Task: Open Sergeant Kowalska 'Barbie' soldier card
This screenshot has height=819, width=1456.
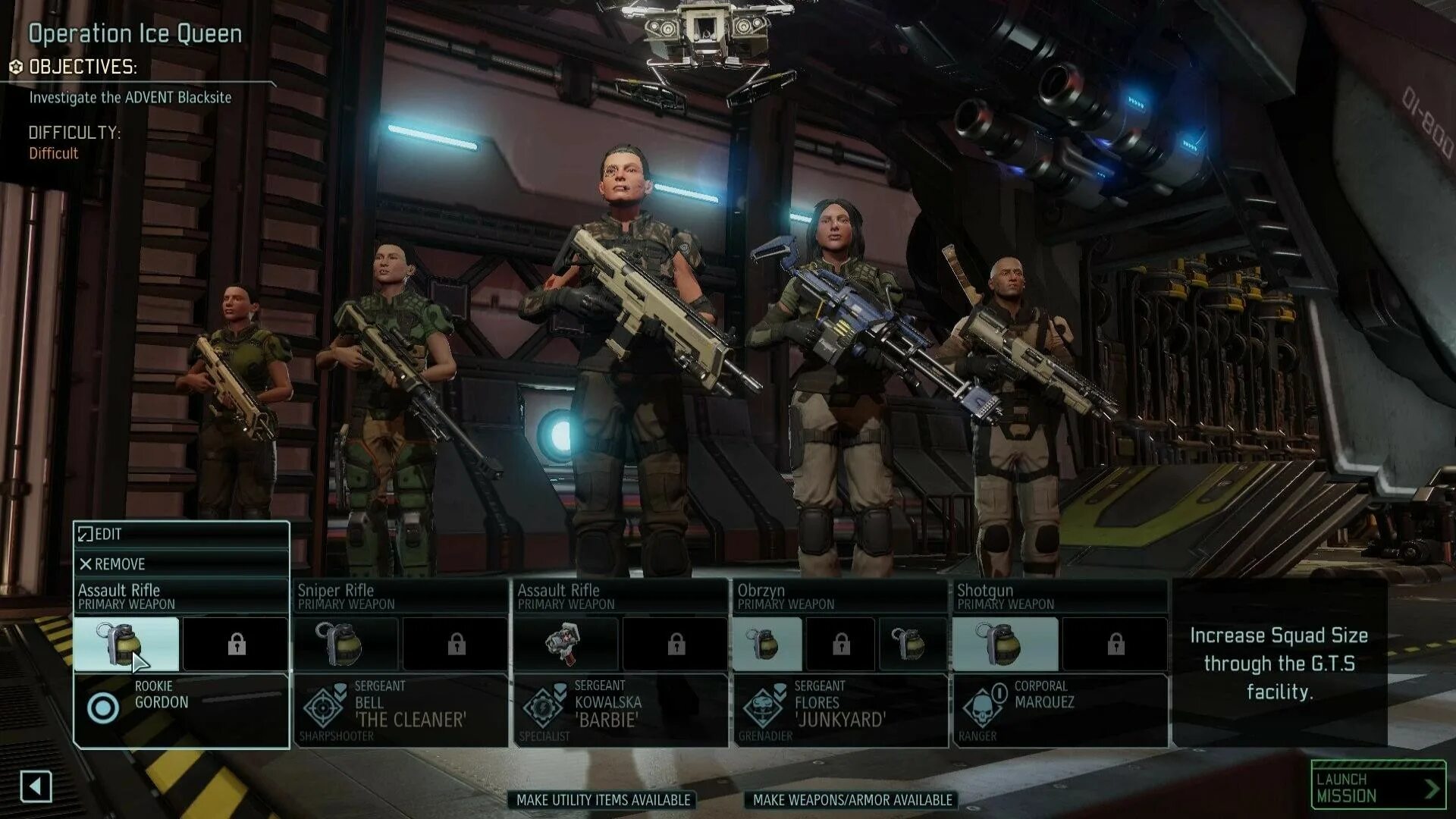Action: [x=620, y=711]
